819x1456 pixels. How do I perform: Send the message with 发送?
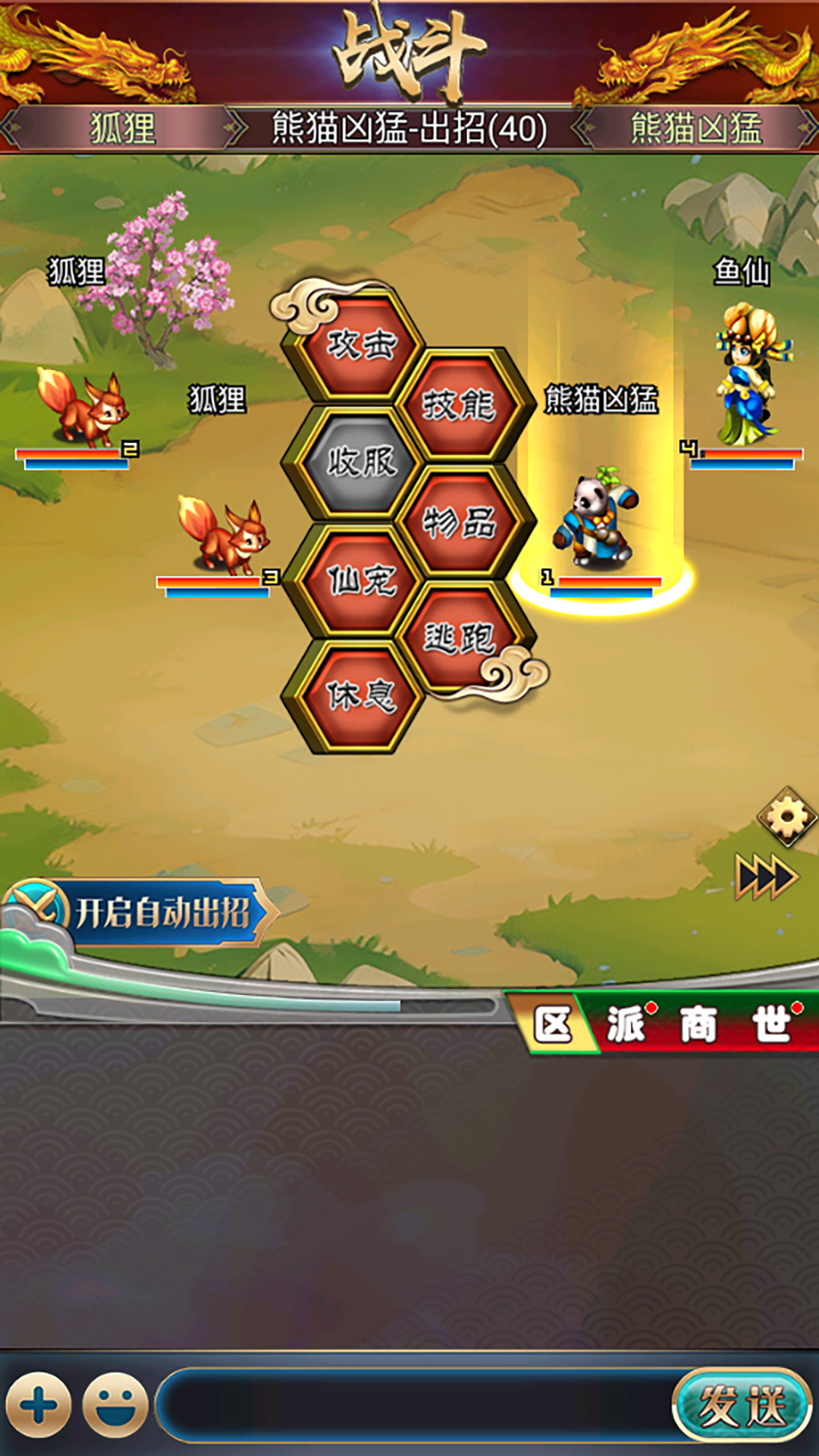point(741,1405)
